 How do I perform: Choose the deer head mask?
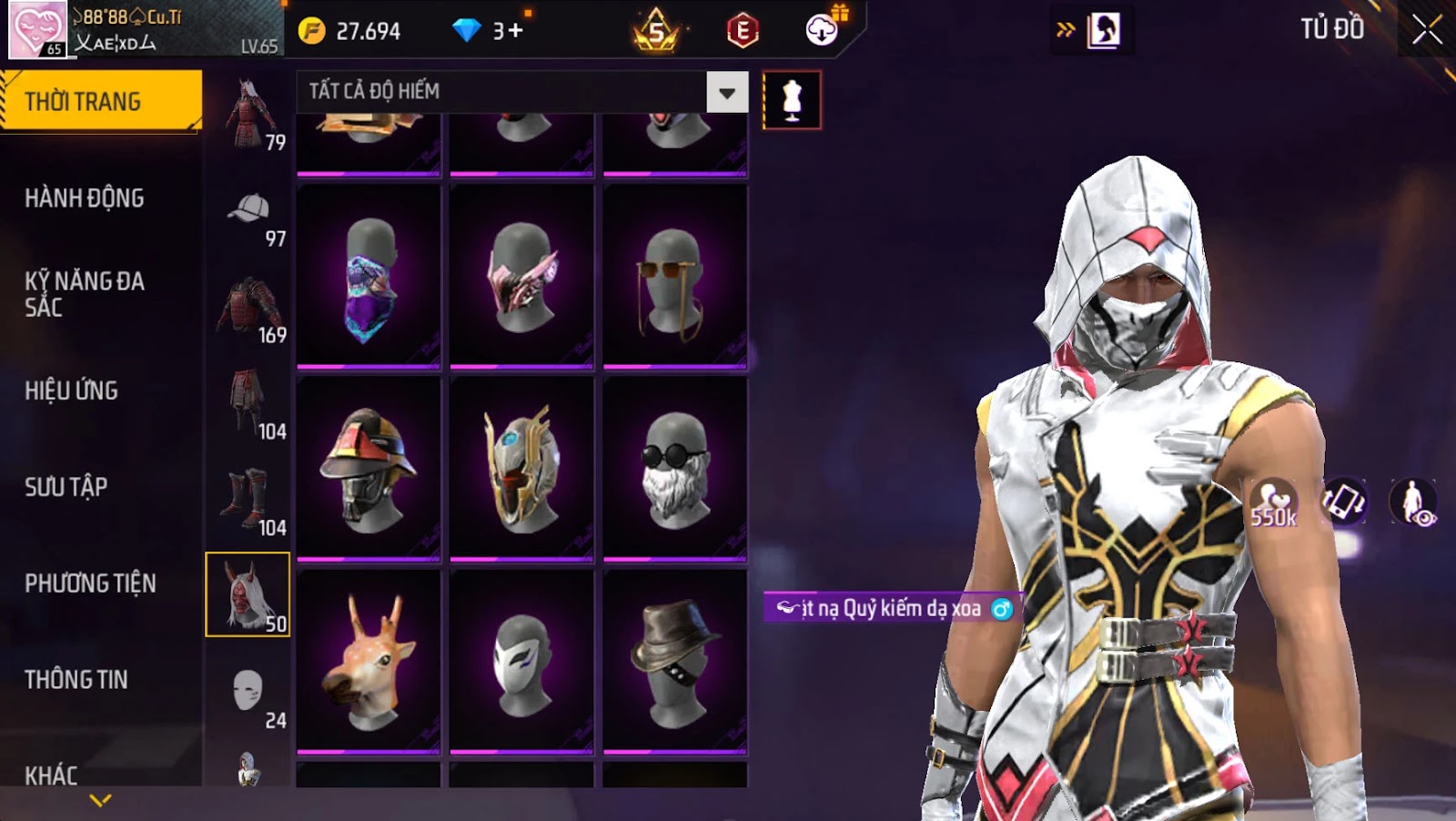[x=369, y=662]
